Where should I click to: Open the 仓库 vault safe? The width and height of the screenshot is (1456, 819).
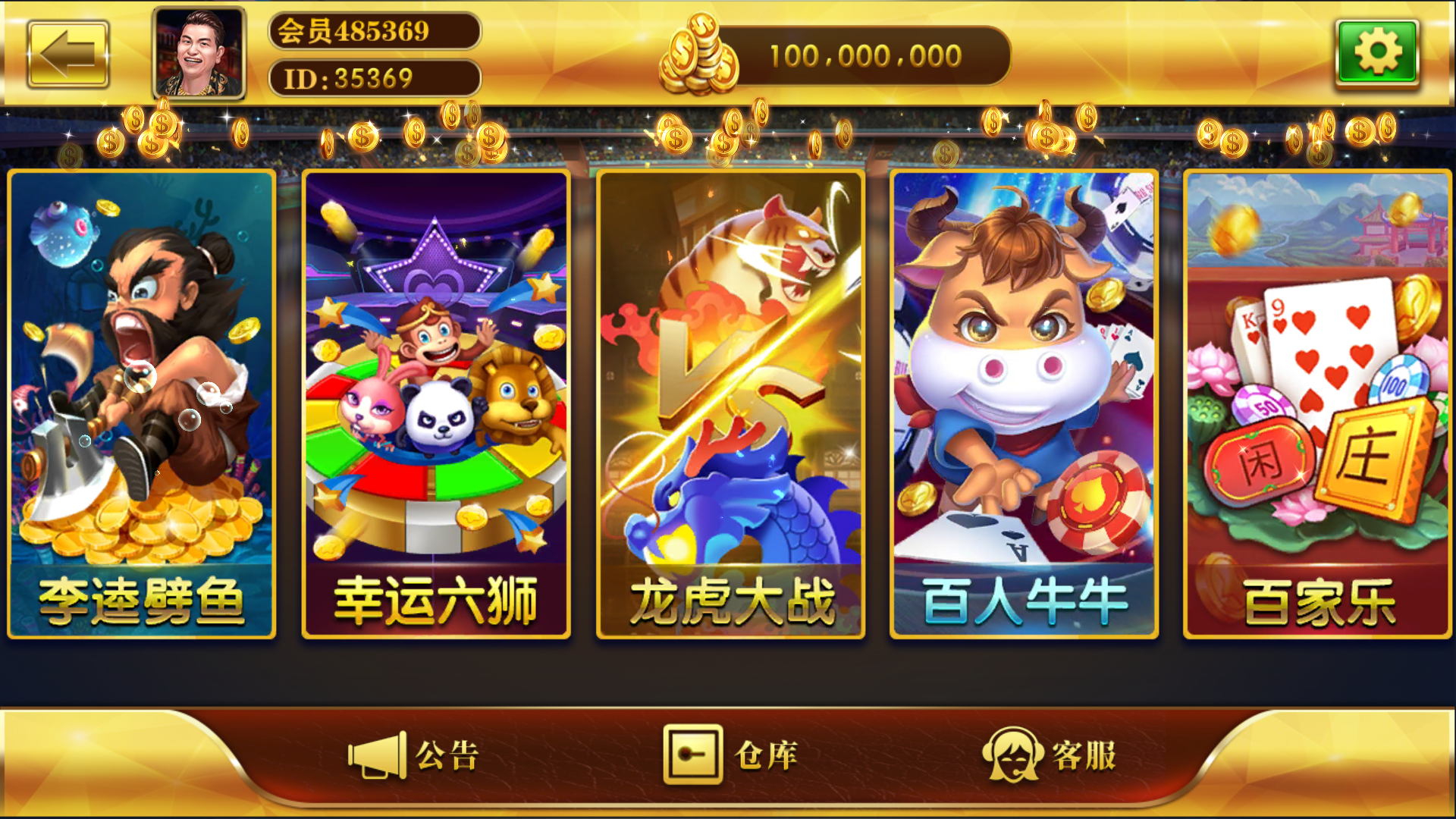(x=739, y=755)
